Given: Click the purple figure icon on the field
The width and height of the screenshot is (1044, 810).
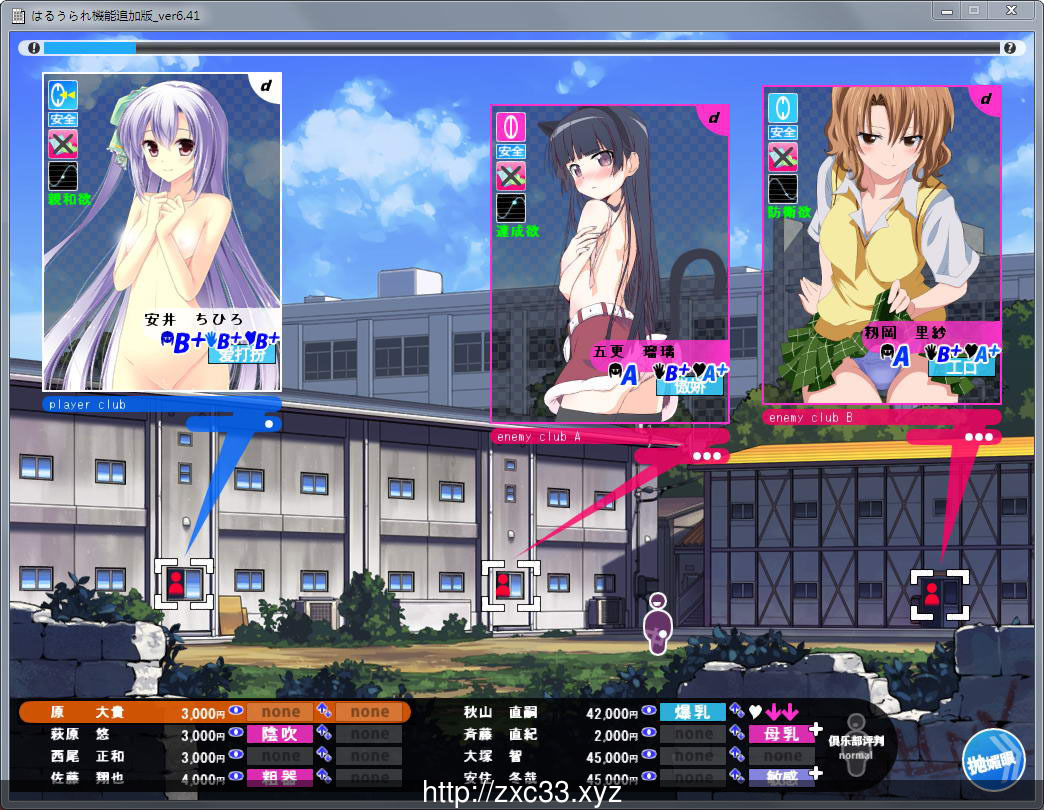Looking at the screenshot, I should (657, 625).
